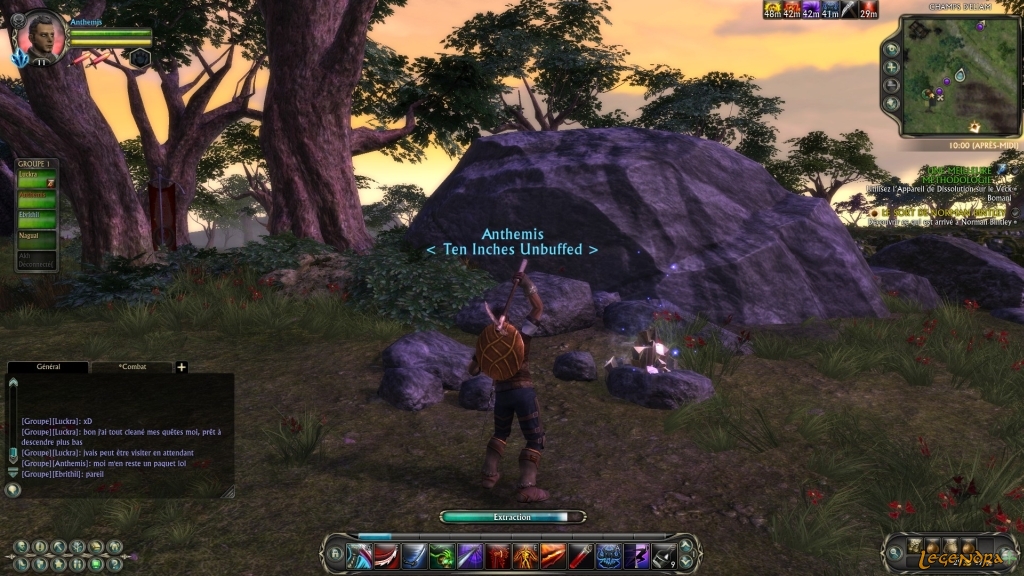The height and width of the screenshot is (576, 1024).
Task: Activate the green creature ability on hotbar
Action: (x=443, y=554)
